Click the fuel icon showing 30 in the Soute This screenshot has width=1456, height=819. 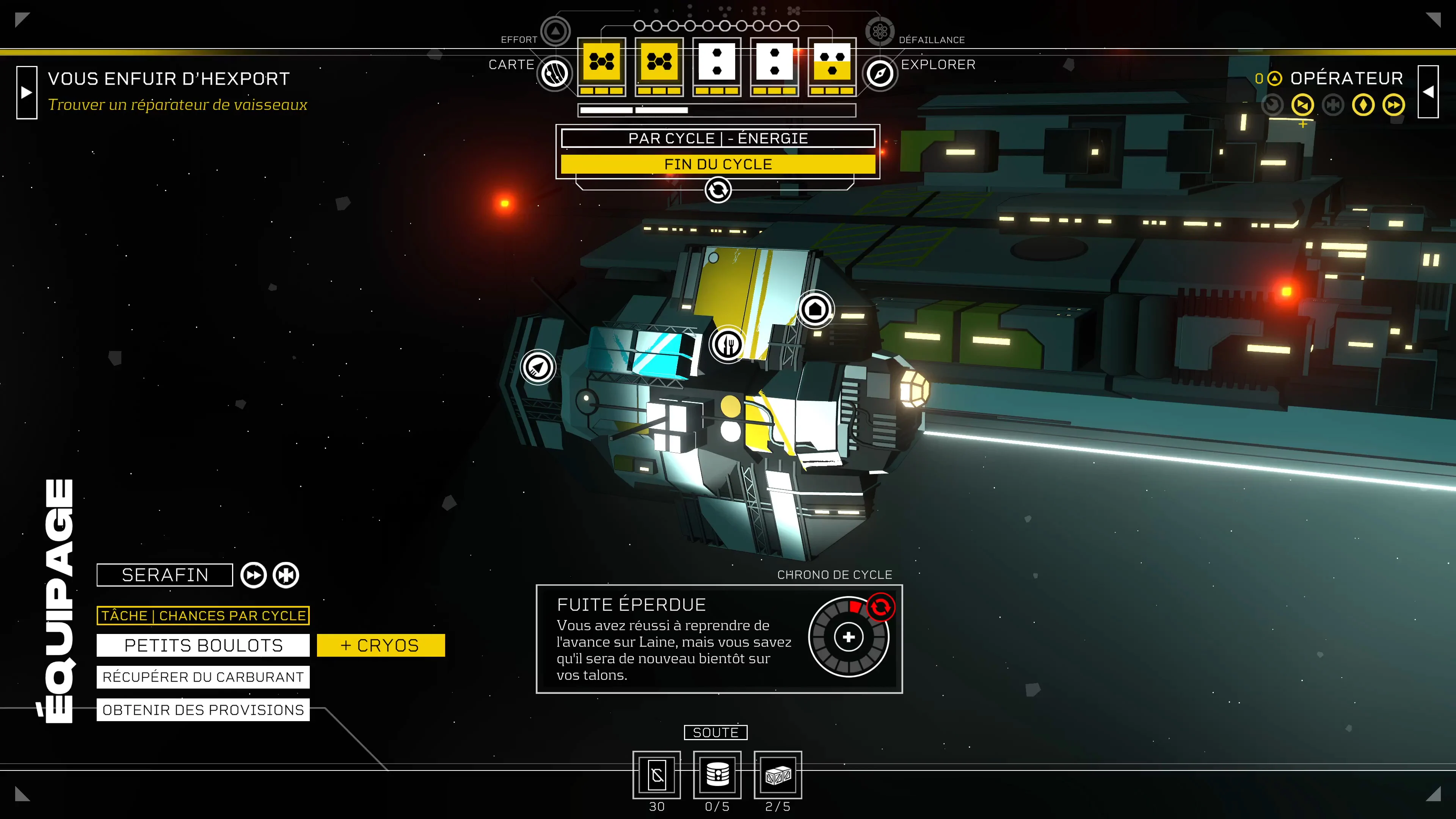(657, 775)
